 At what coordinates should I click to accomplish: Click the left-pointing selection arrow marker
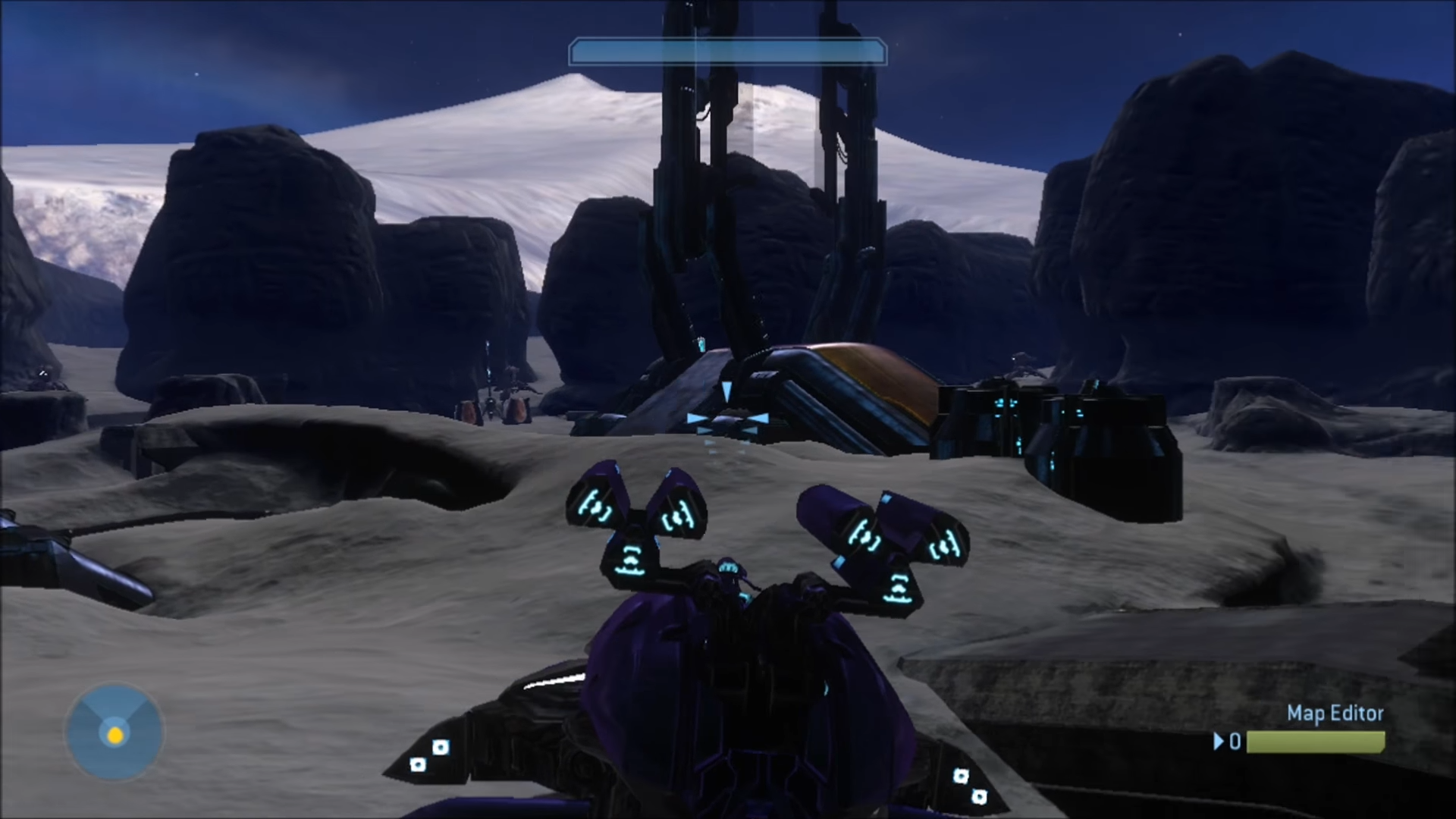(695, 418)
